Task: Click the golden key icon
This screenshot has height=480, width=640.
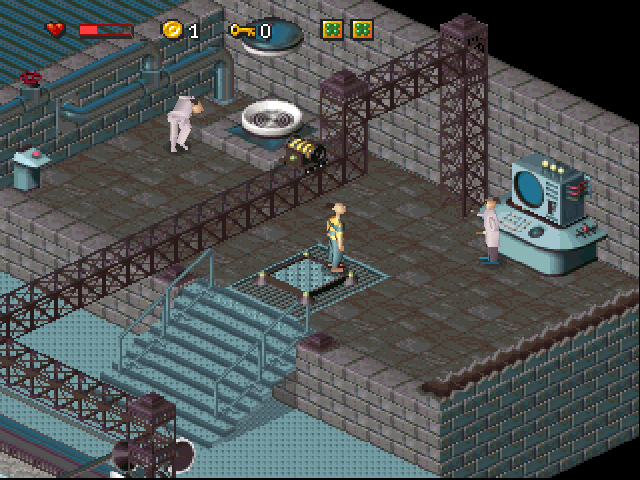Action: point(242,30)
